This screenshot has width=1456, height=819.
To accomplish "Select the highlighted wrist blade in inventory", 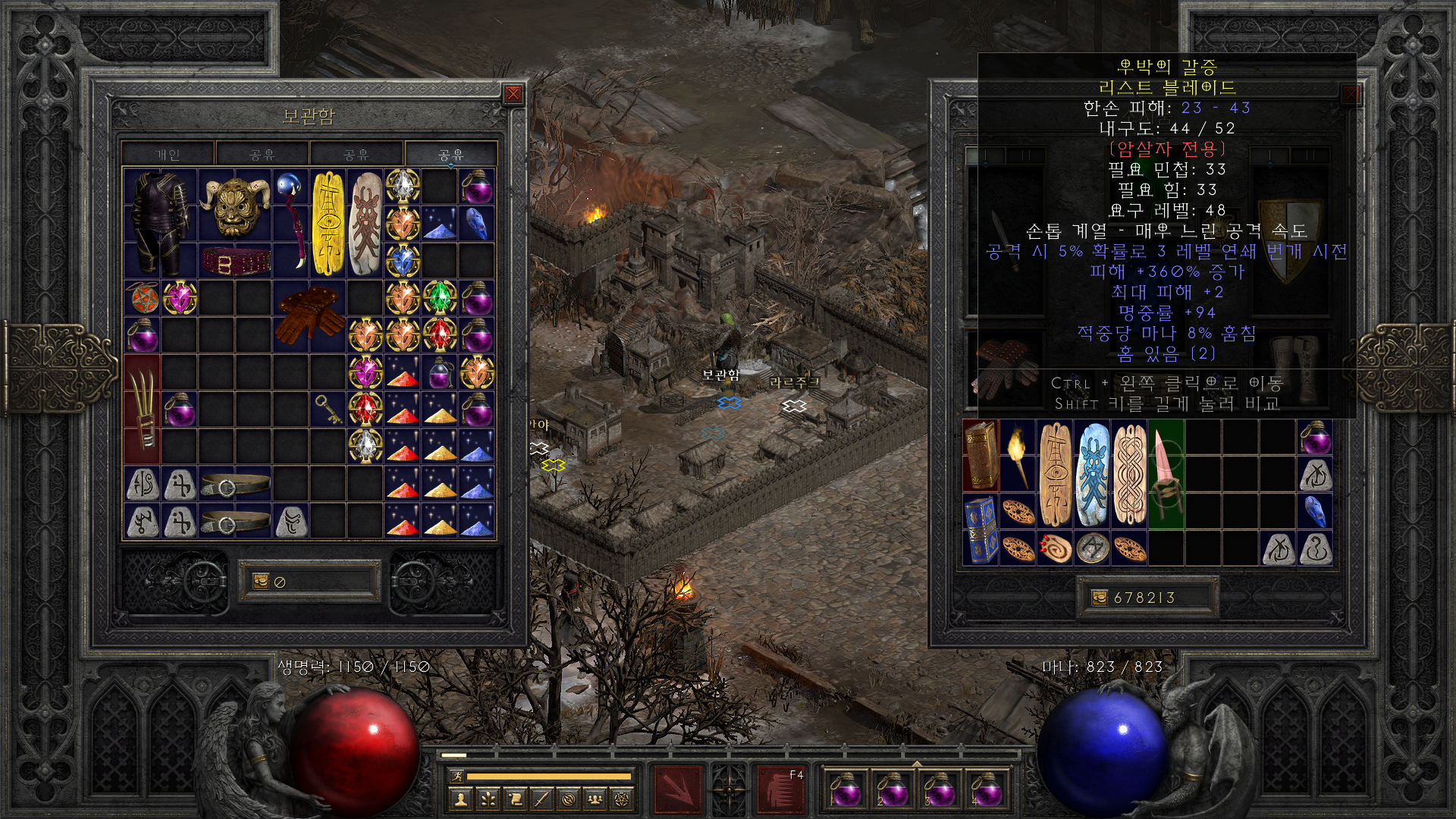I will 1166,474.
